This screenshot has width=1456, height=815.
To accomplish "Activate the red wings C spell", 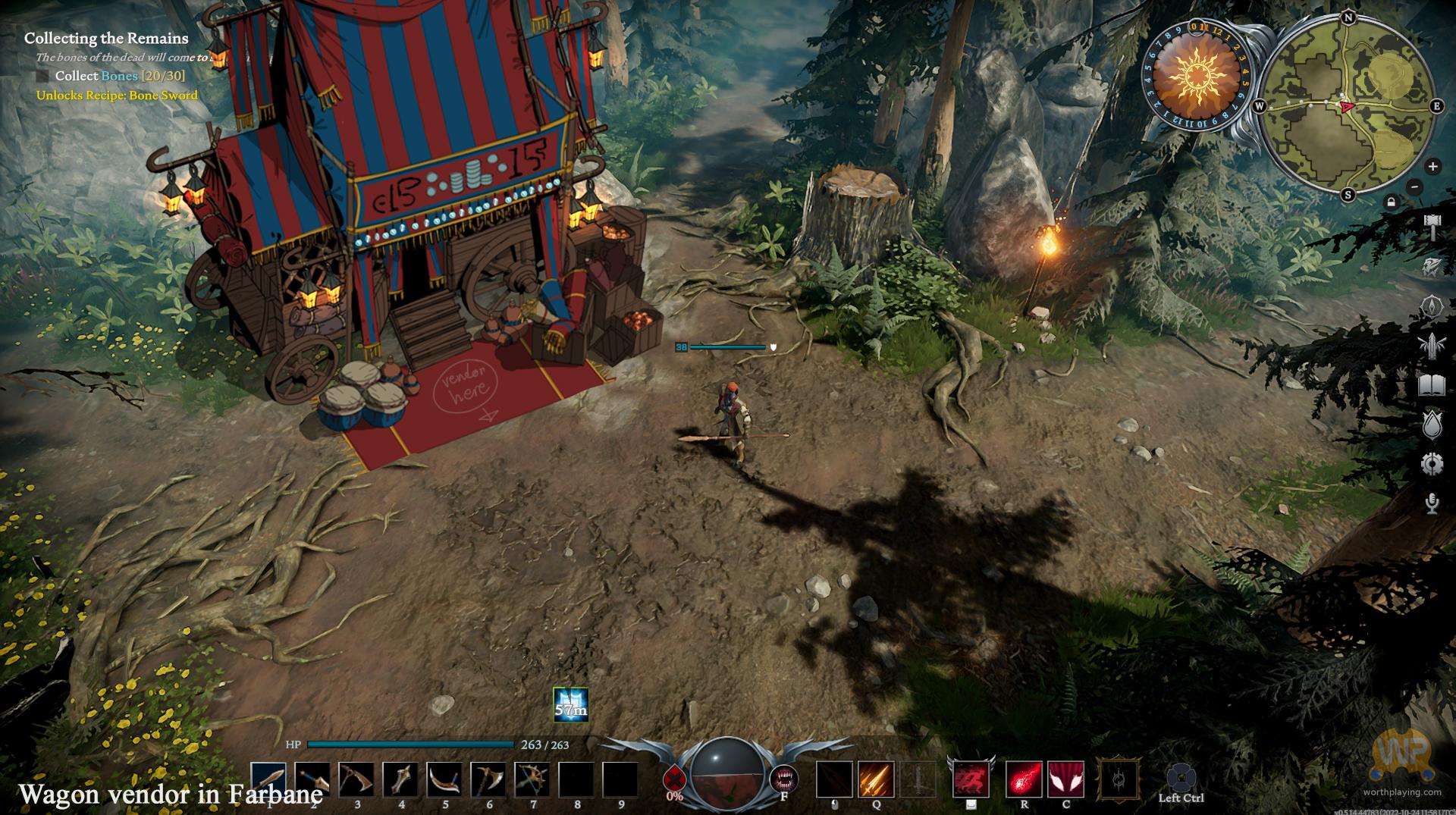I will click(1065, 780).
